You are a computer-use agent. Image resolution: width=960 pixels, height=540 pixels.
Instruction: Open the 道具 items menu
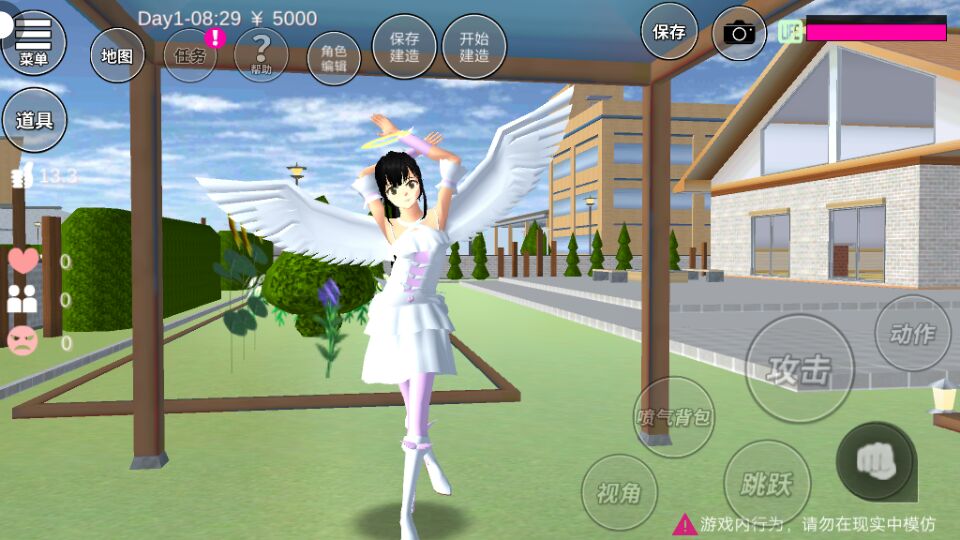34,121
